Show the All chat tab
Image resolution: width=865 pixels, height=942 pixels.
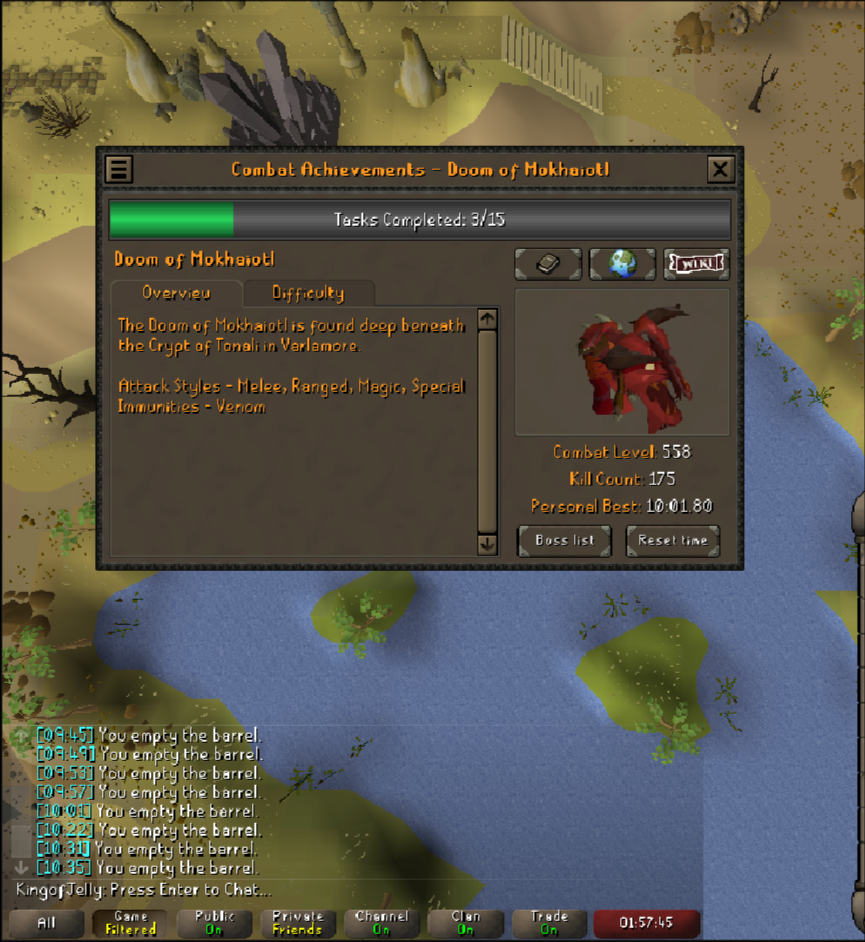pos(46,923)
